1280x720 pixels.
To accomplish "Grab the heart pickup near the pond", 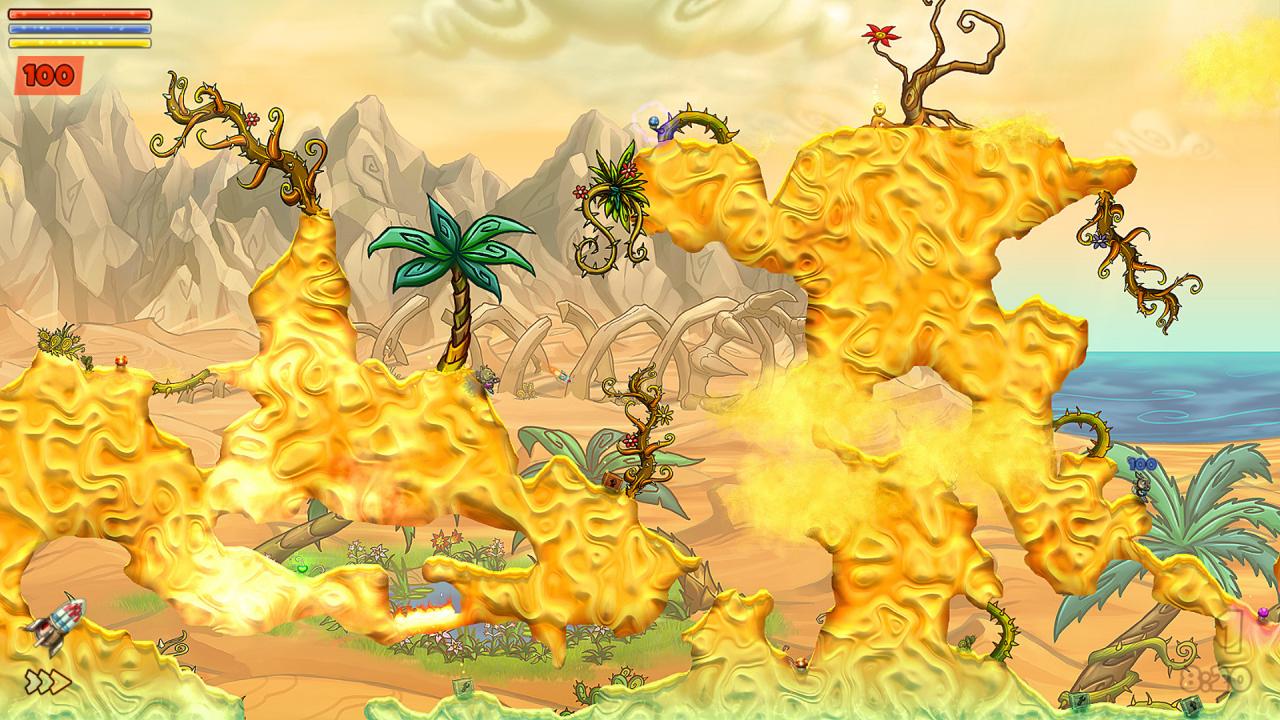I will tap(302, 568).
